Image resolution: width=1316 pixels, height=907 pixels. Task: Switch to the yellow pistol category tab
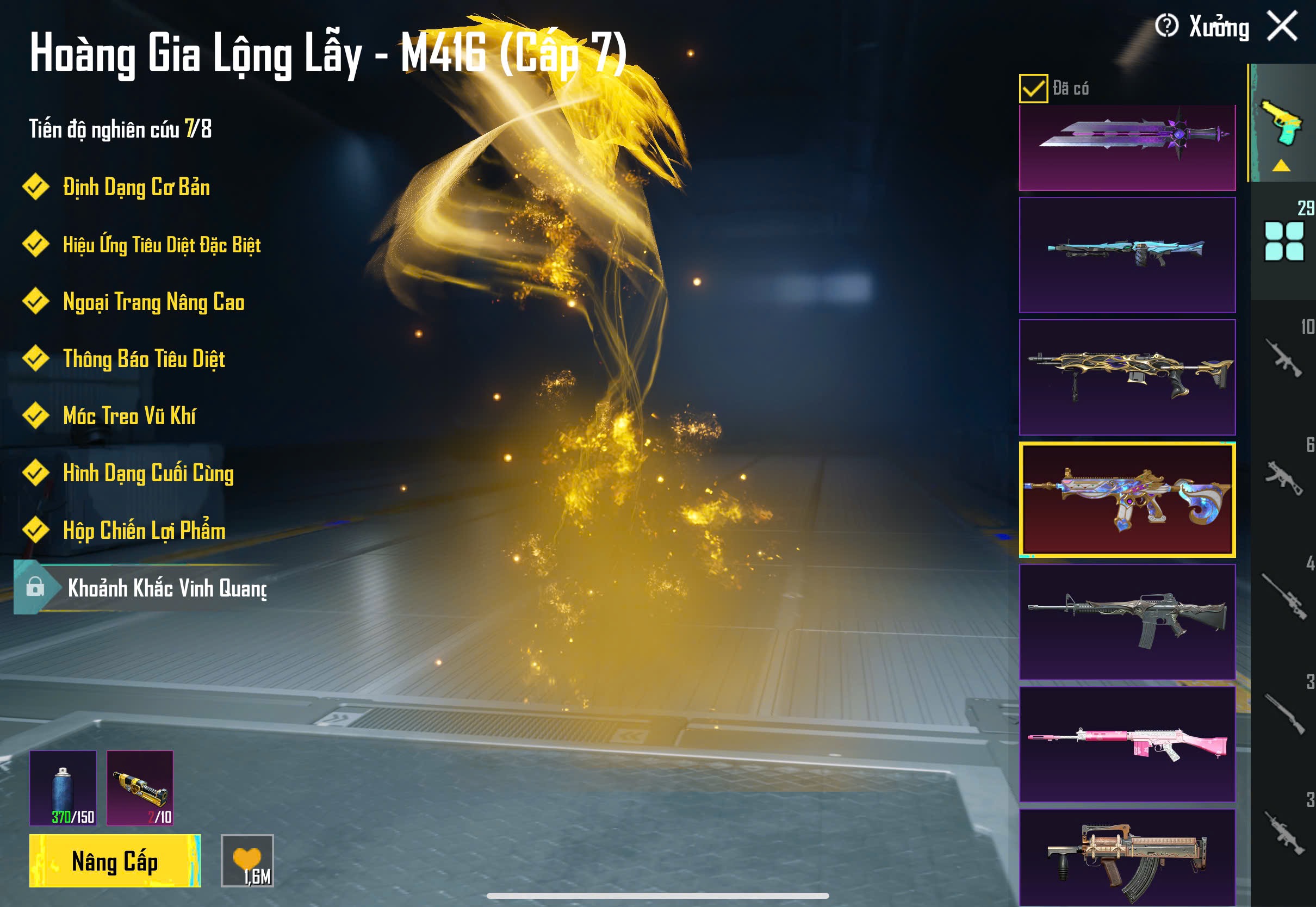[1282, 124]
